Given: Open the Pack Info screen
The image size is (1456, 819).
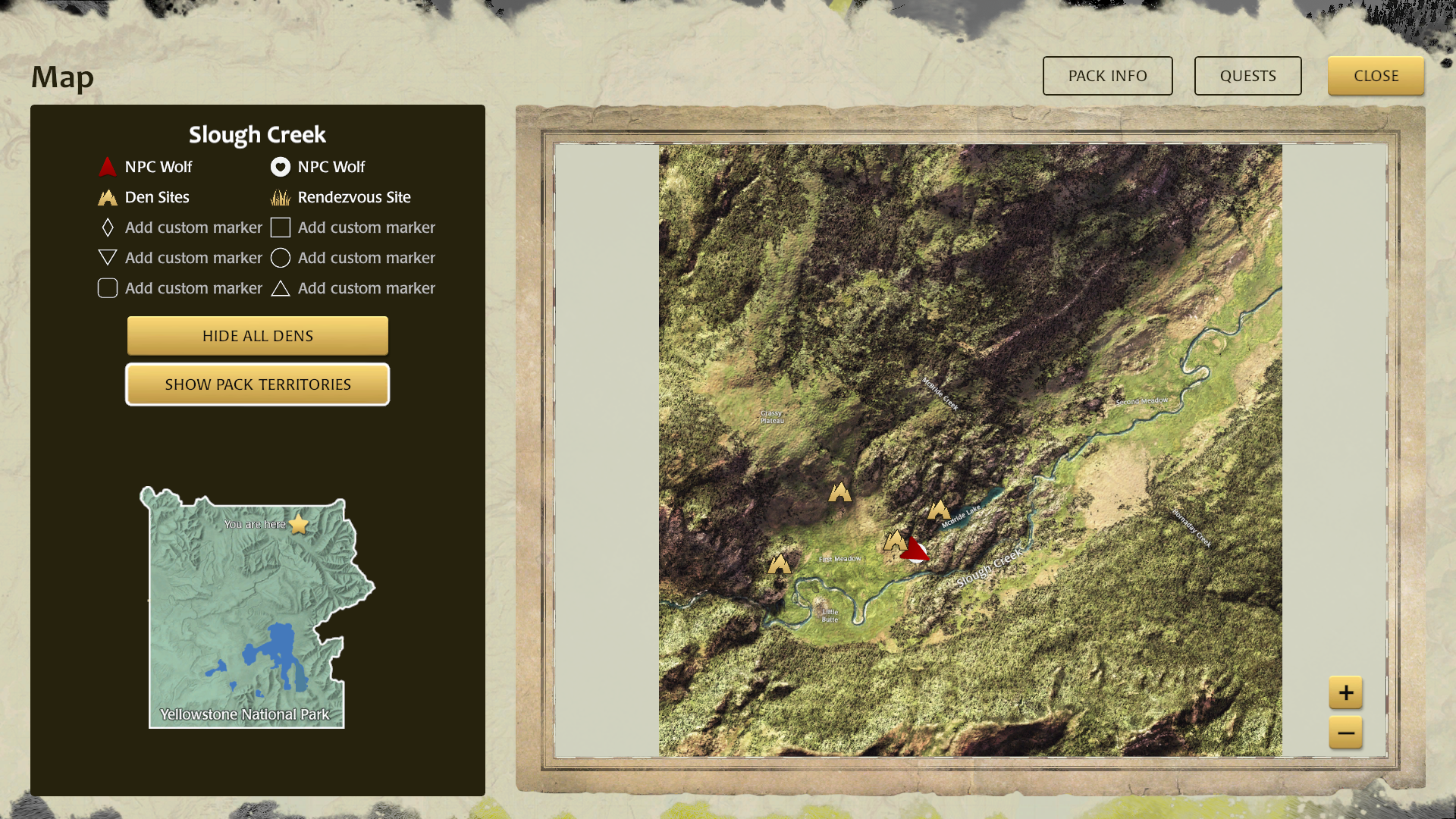Looking at the screenshot, I should pos(1107,76).
